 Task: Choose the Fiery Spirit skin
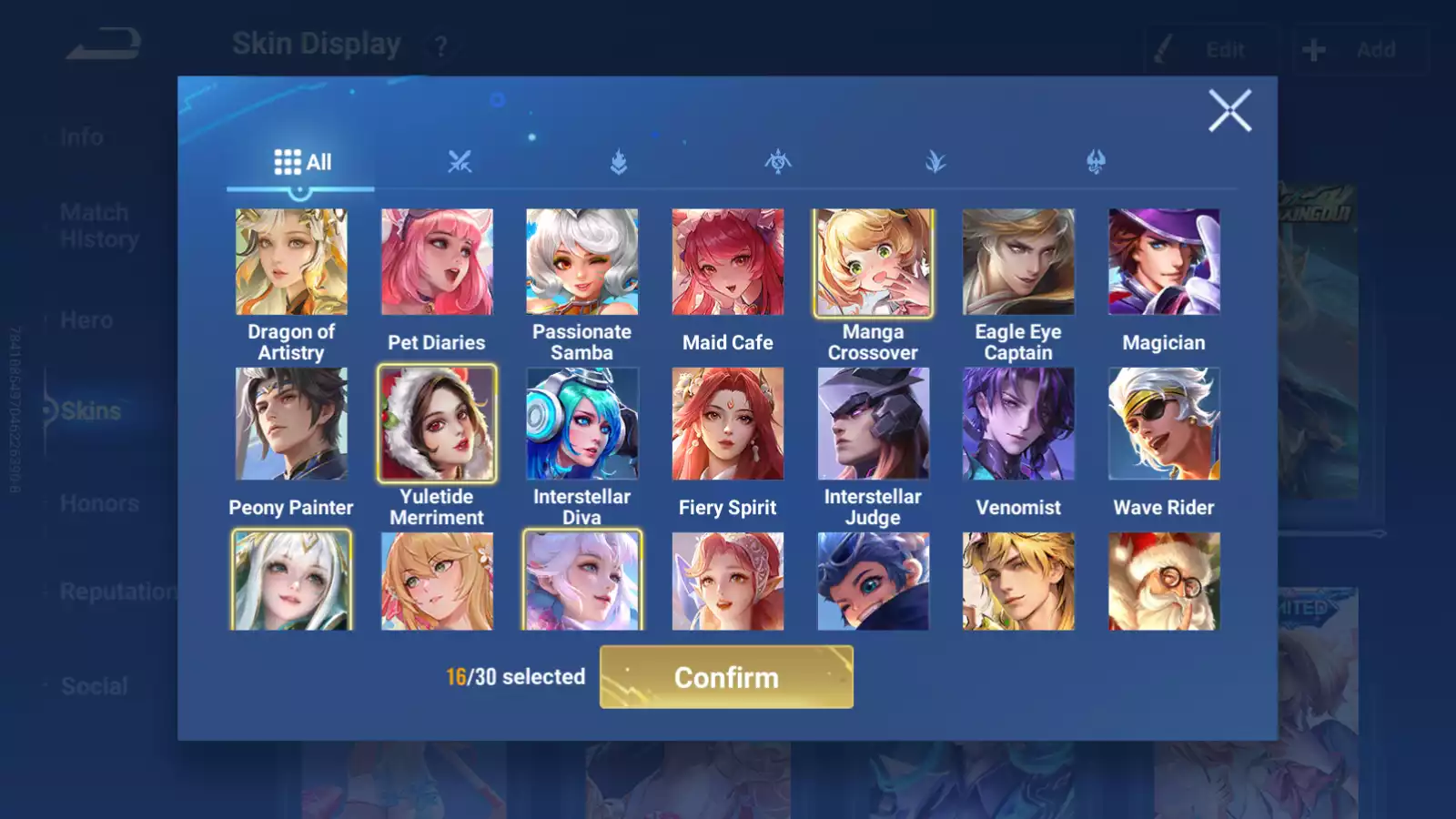pyautogui.click(x=728, y=423)
